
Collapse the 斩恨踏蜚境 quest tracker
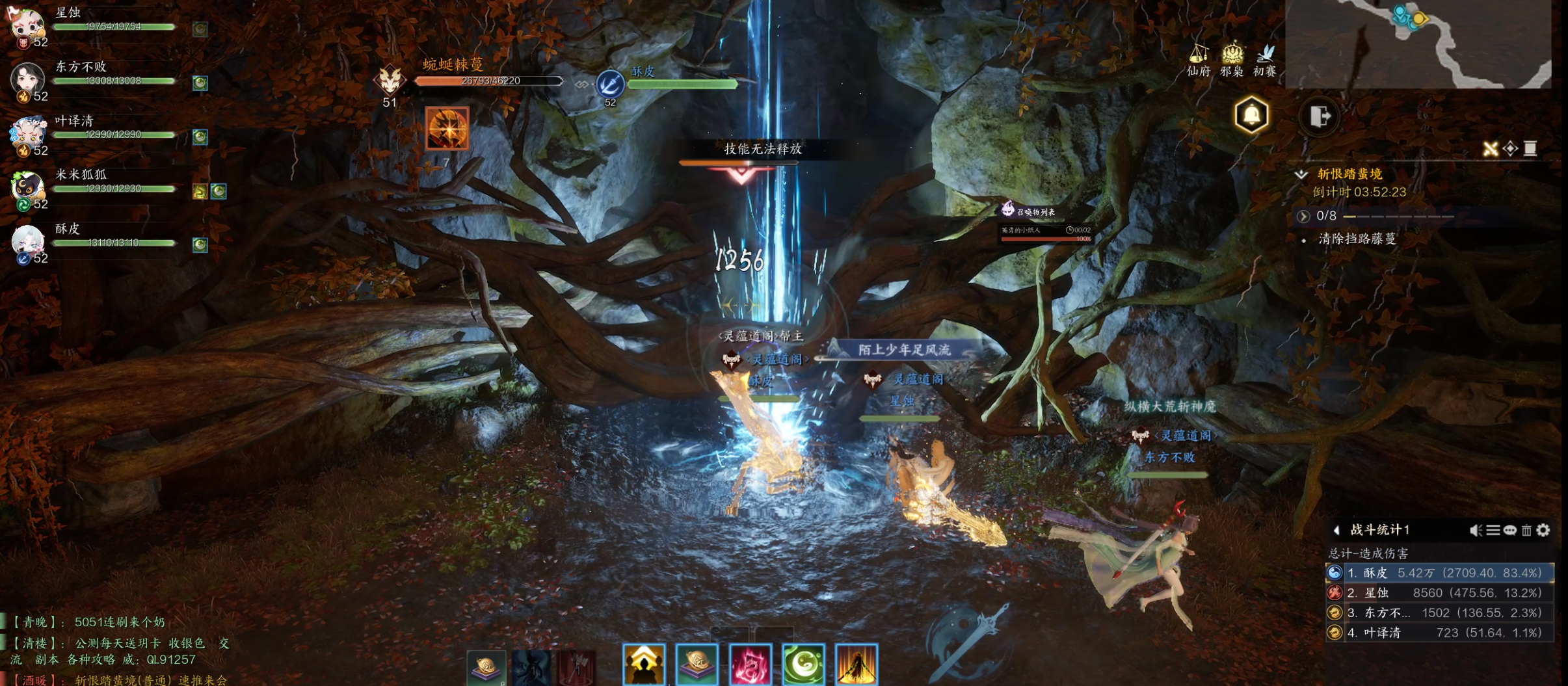(1301, 174)
